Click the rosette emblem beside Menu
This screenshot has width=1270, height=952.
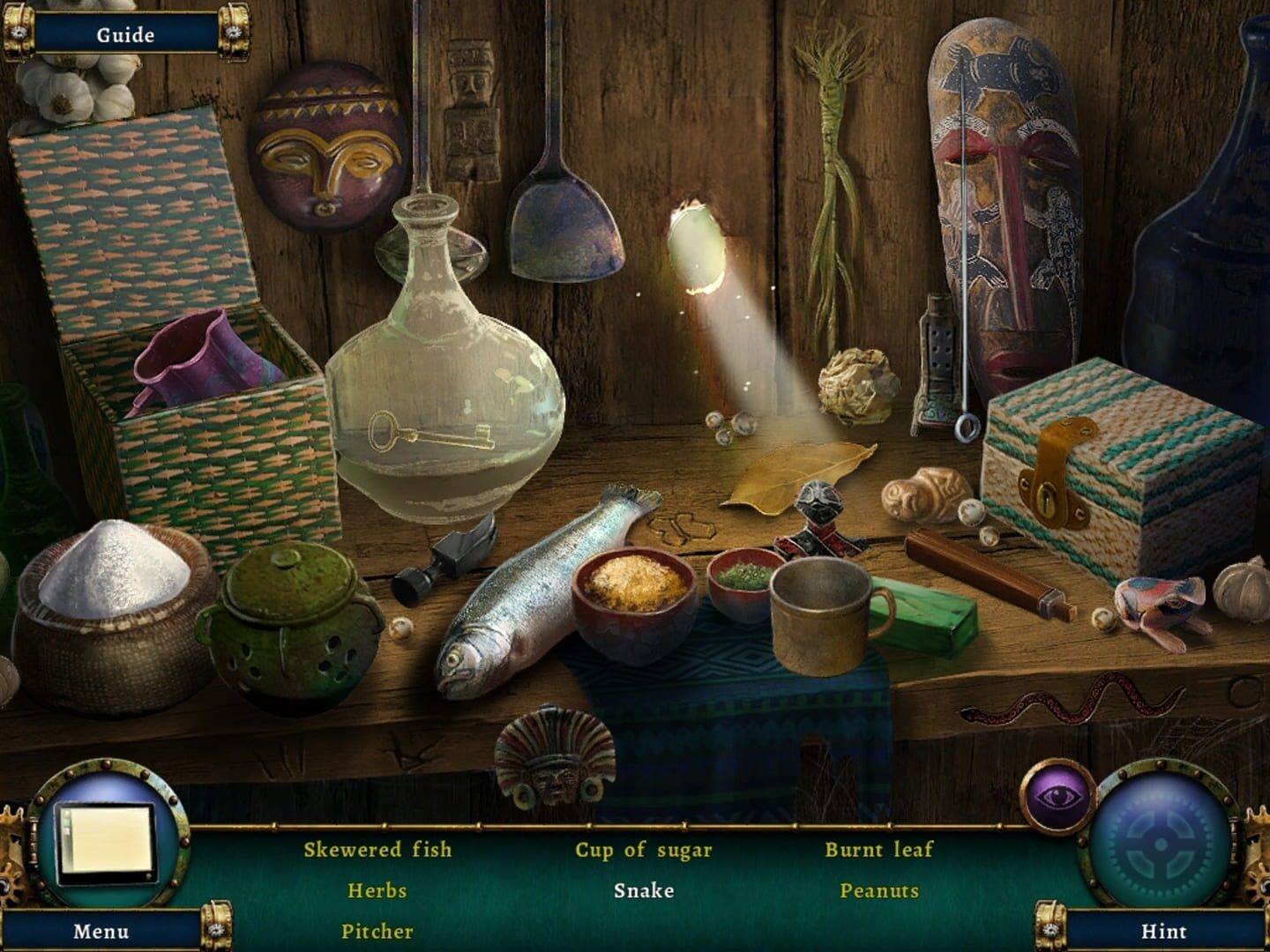pos(215,931)
